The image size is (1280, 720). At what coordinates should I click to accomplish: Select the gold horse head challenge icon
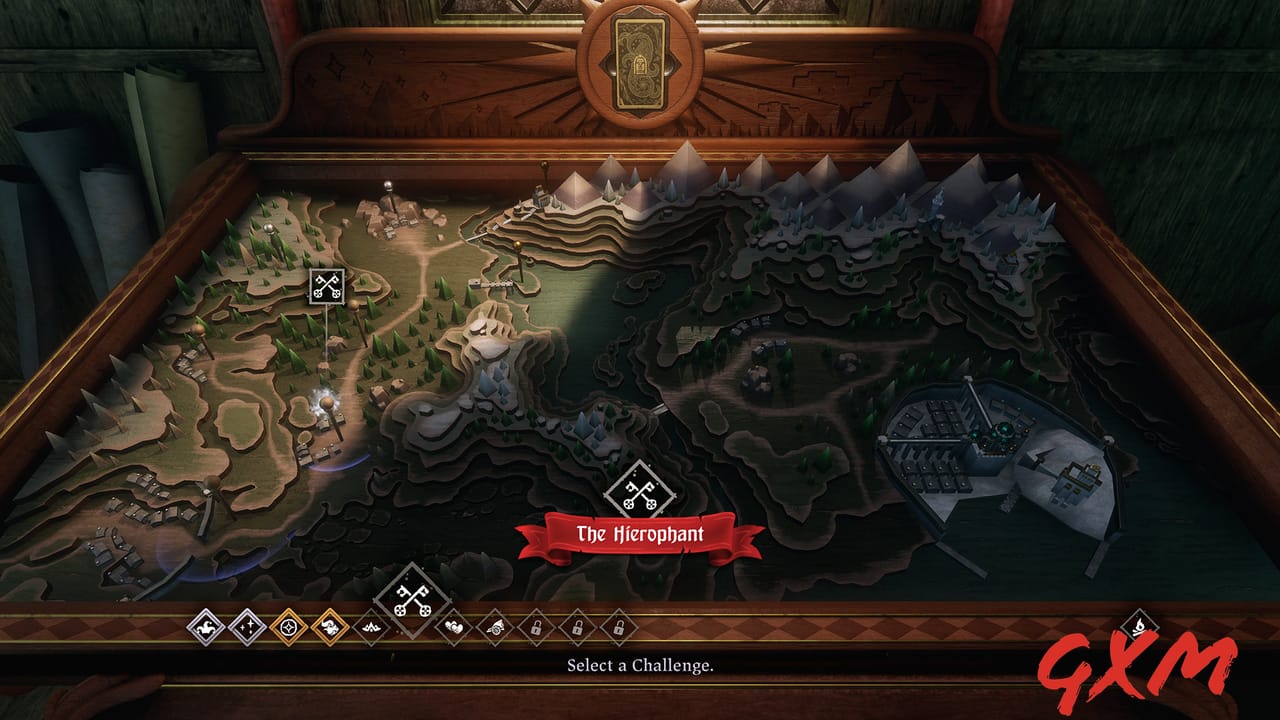pos(330,627)
